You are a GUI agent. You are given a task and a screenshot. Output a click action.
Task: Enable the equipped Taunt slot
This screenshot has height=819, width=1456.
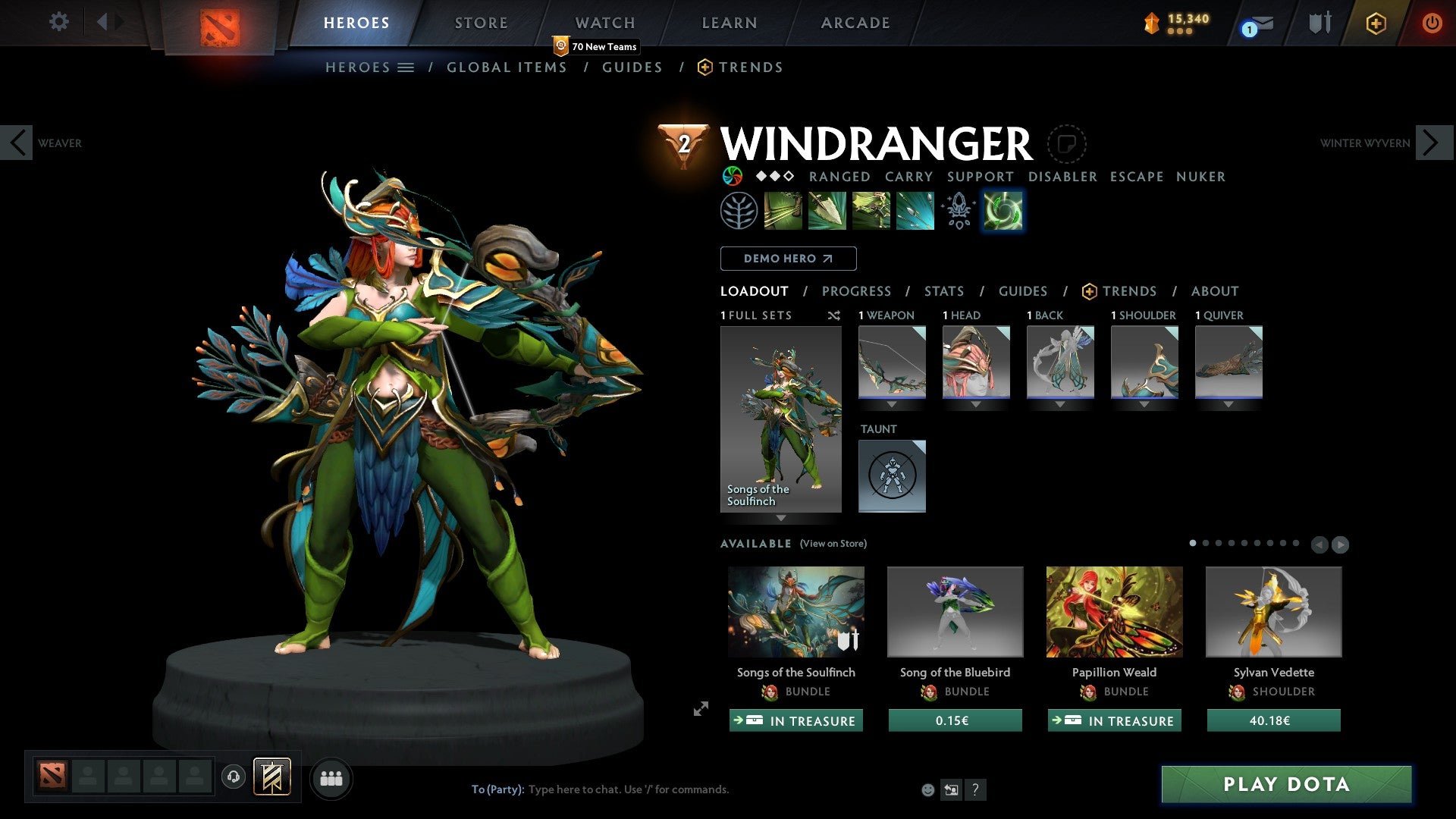click(892, 475)
